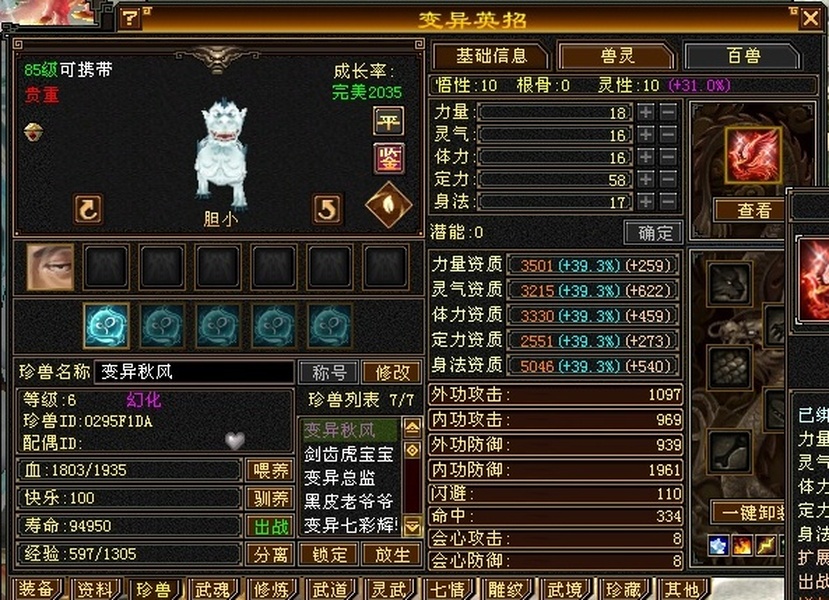Release the pet with 放生
The width and height of the screenshot is (829, 600).
[x=392, y=554]
